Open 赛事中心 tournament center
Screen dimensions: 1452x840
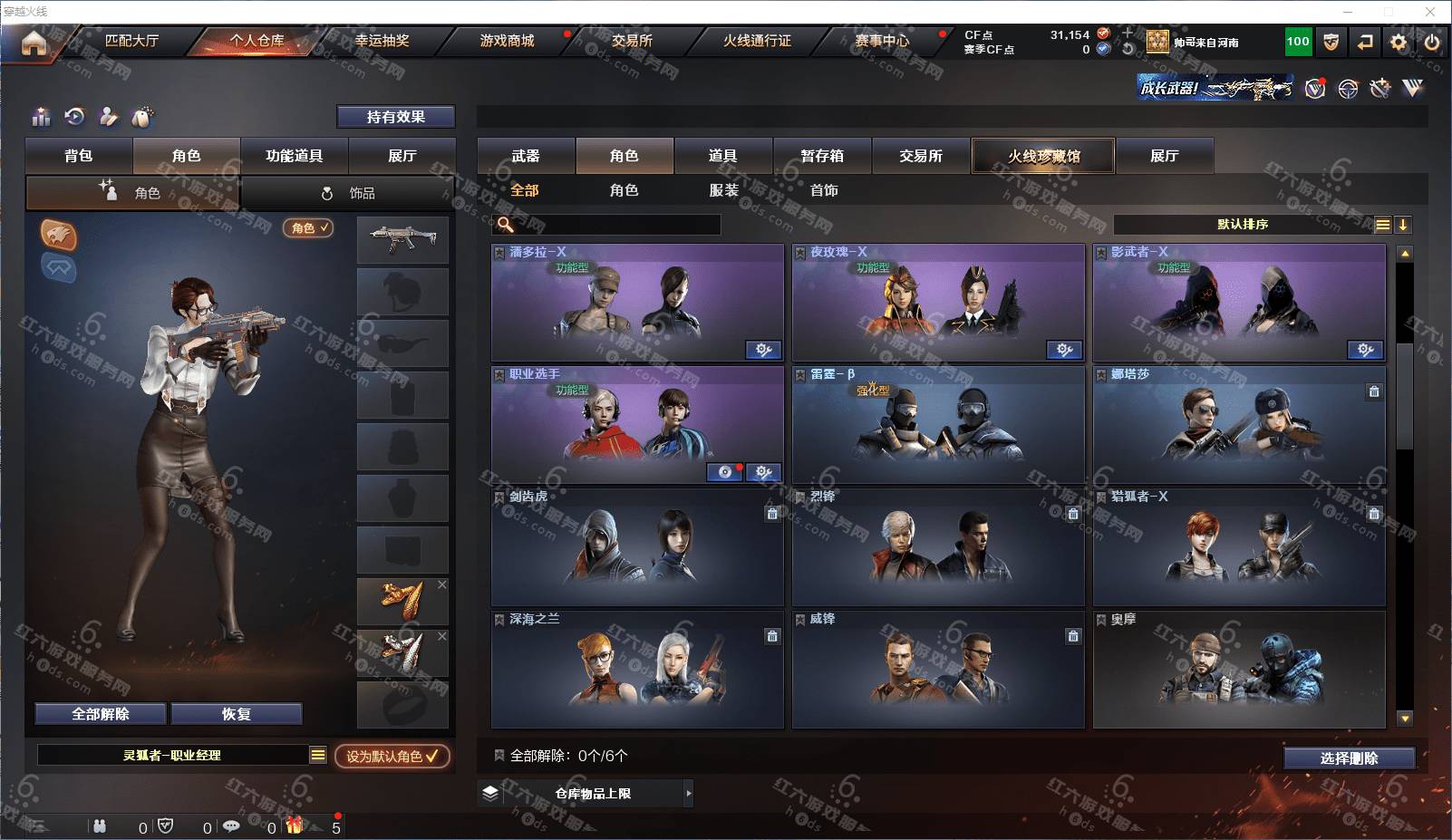882,41
